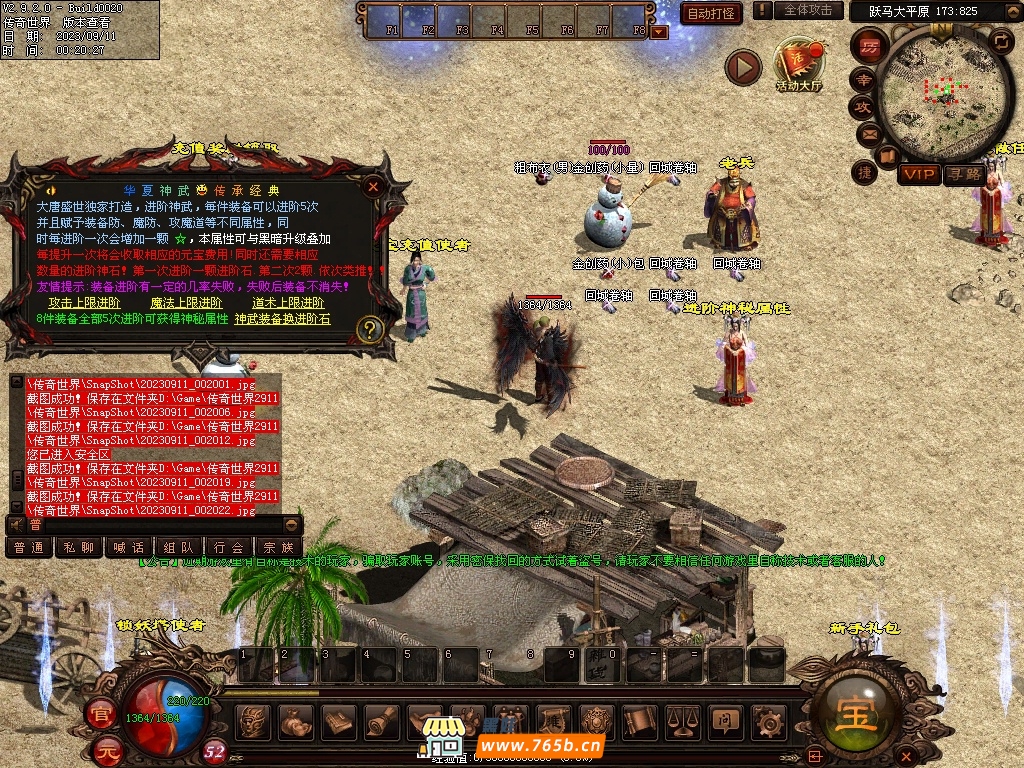Screen dimensions: 1024x768
Task: Open the 神武装备换进阶石 exchange link
Action: [282, 319]
